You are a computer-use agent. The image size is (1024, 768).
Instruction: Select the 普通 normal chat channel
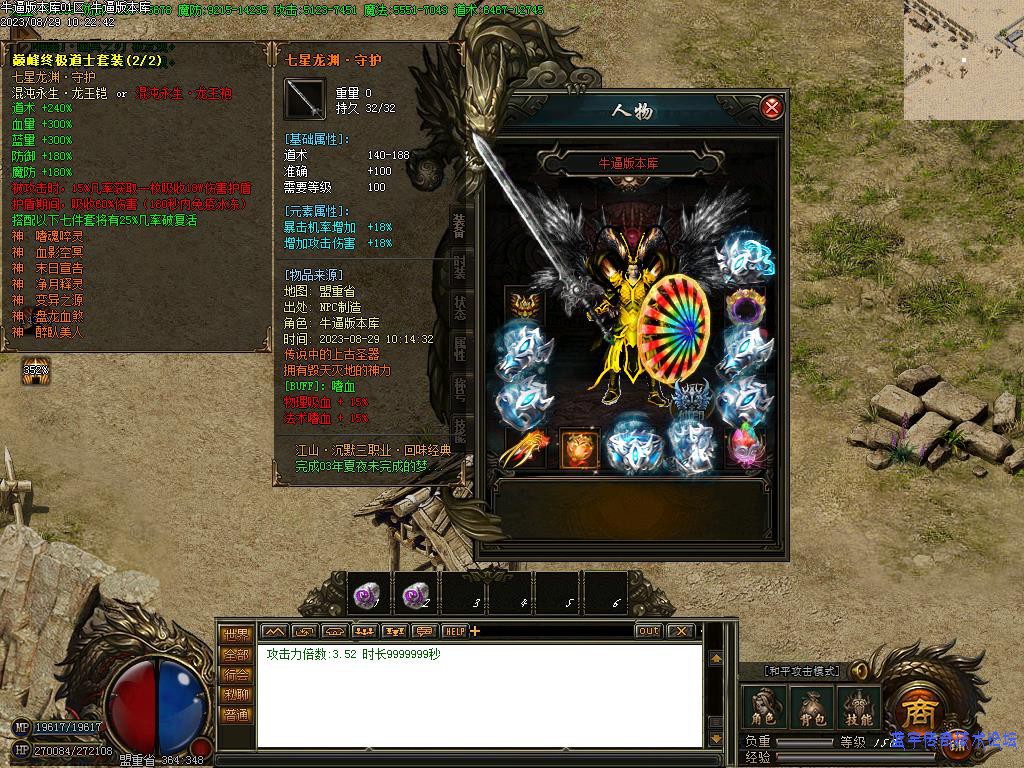(237, 715)
